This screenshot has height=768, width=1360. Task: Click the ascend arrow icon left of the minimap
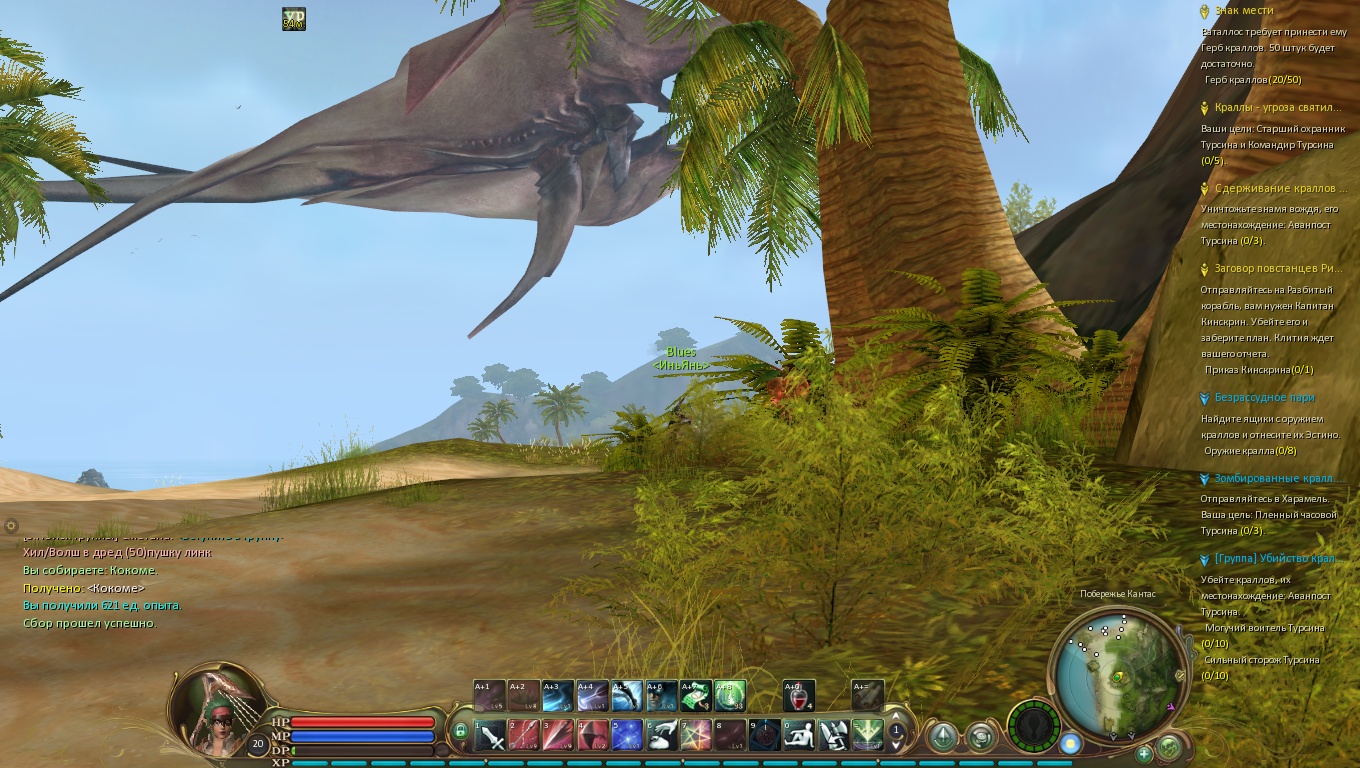[942, 736]
